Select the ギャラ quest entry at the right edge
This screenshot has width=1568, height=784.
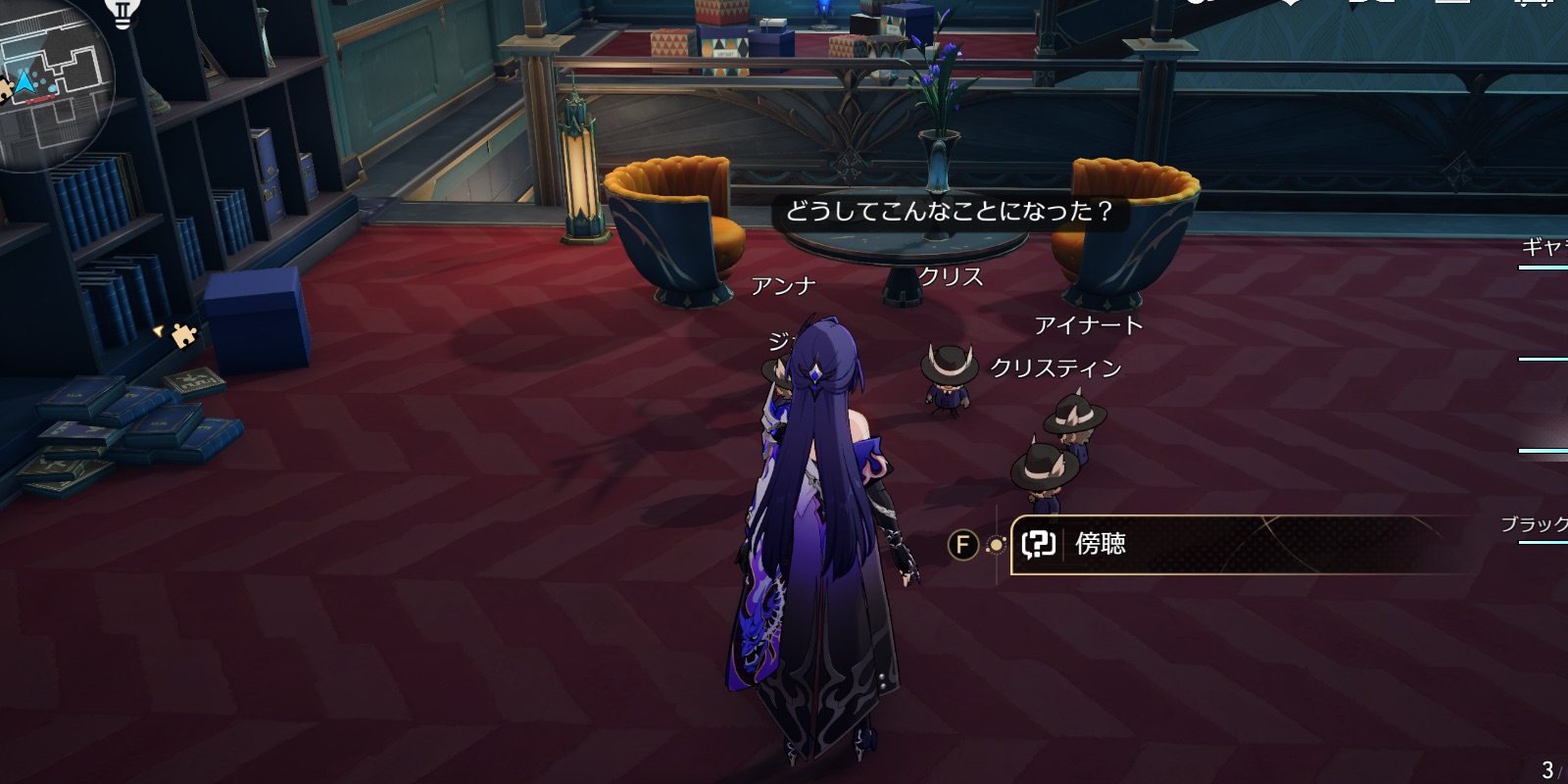point(1541,245)
